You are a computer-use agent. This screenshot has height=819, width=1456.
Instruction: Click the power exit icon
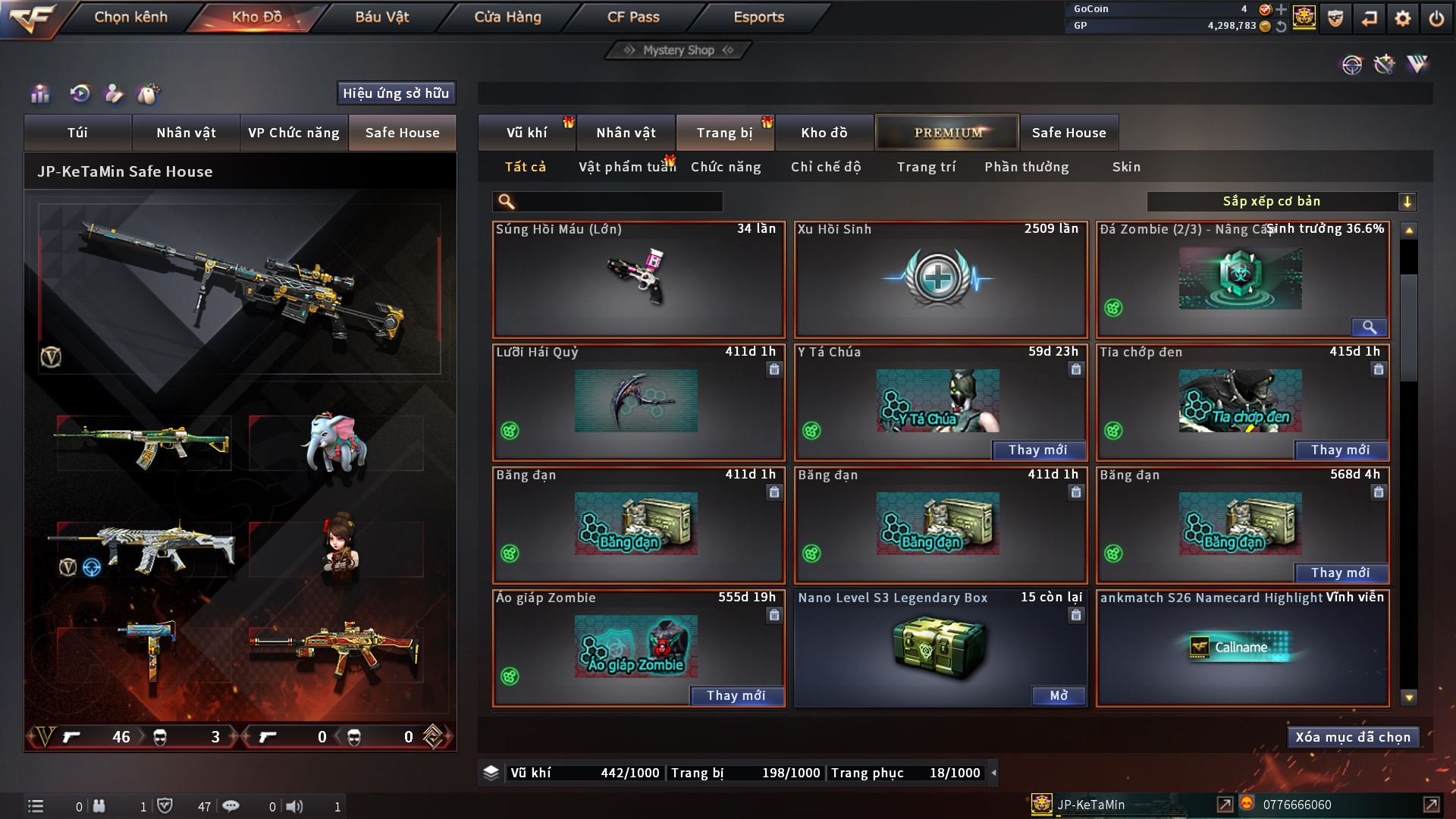pos(1436,18)
